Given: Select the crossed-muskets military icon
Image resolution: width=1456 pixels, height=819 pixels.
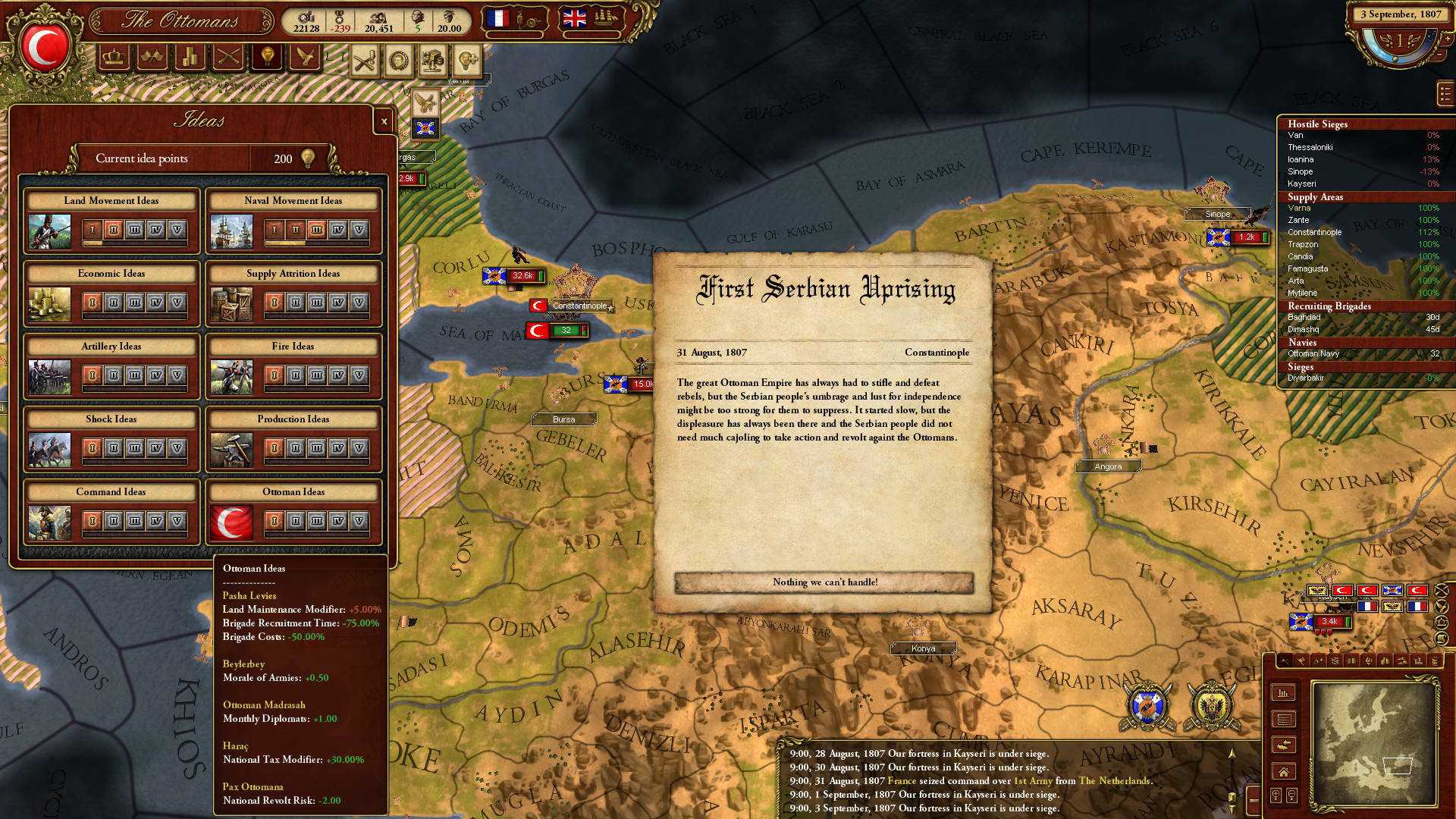Looking at the screenshot, I should (x=227, y=57).
